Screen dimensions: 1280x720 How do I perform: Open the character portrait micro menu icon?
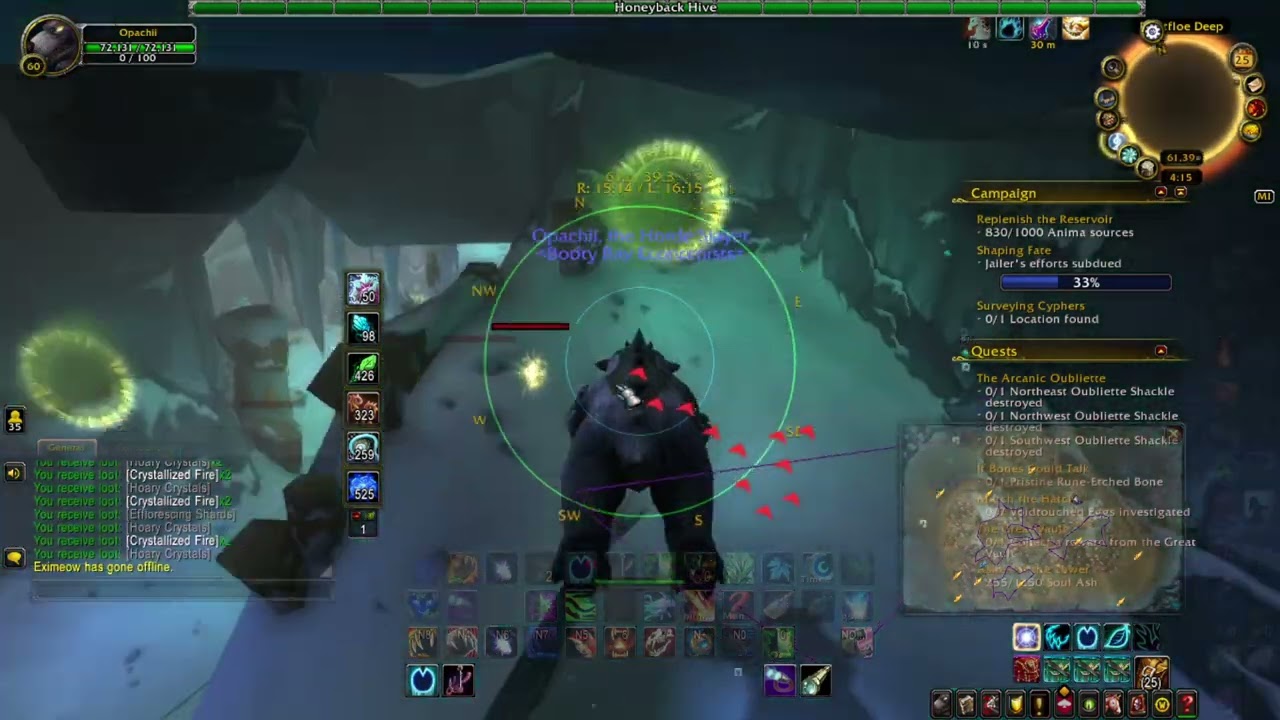(941, 703)
